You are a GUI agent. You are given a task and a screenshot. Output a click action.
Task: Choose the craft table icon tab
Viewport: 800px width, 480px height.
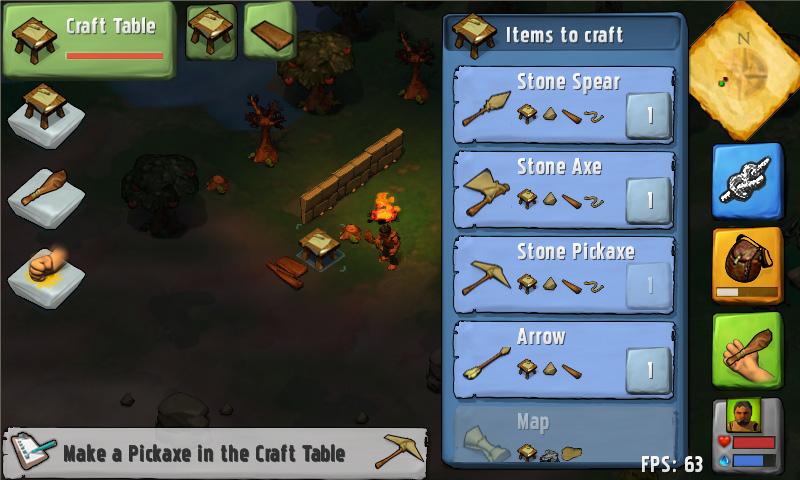[x=212, y=30]
